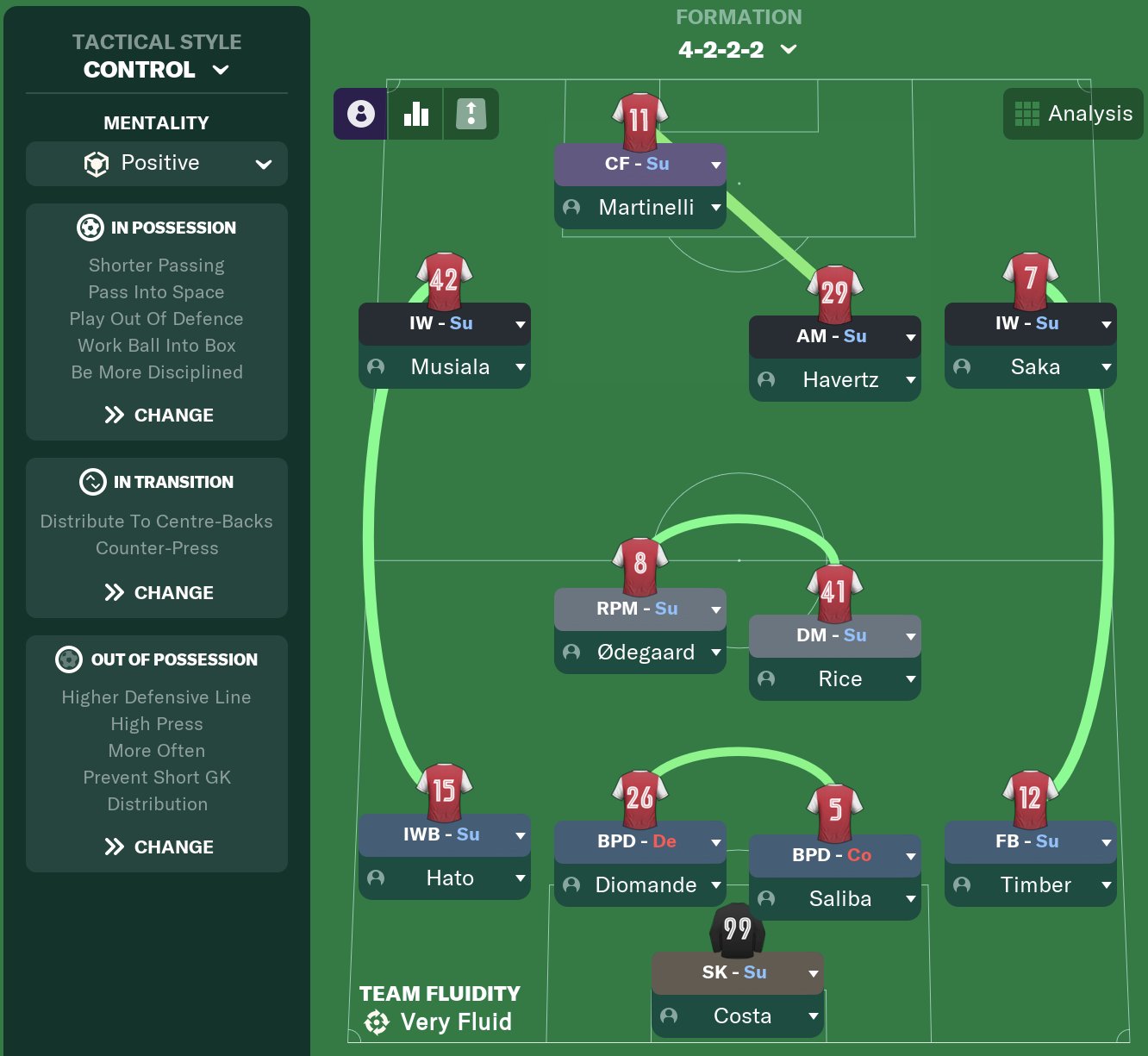Toggle the player movement arrows view
1148x1056 pixels.
tap(471, 113)
